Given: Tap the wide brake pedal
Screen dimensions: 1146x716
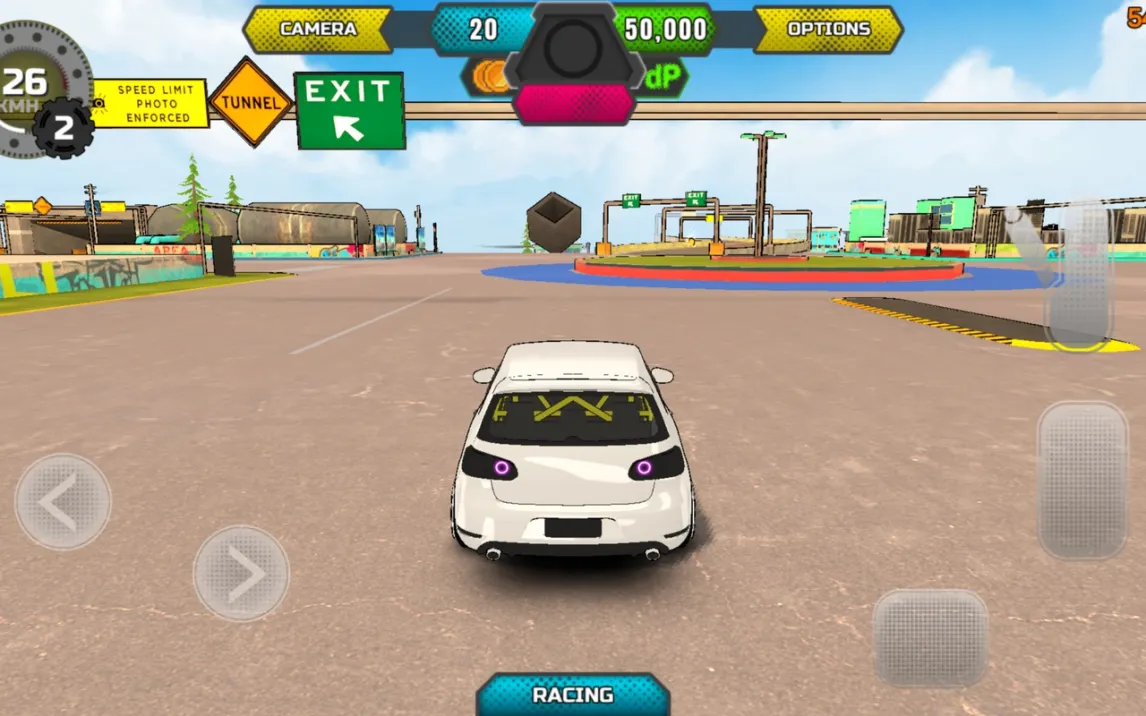Looking at the screenshot, I should (x=930, y=637).
